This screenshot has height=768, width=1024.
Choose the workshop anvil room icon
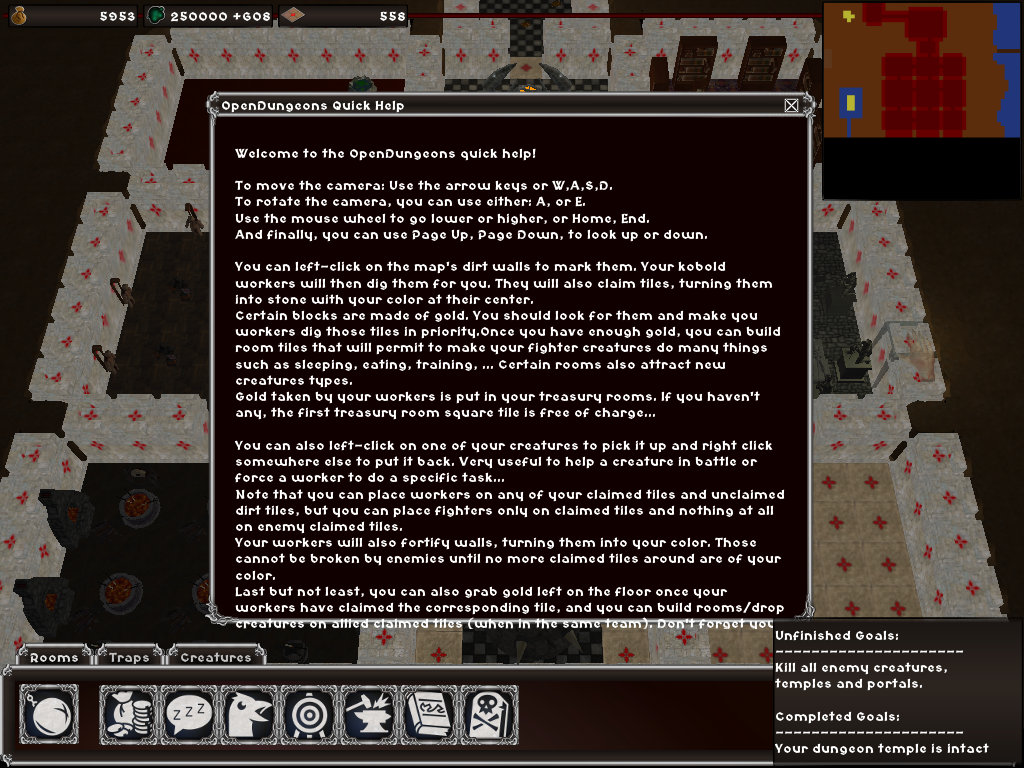click(369, 714)
